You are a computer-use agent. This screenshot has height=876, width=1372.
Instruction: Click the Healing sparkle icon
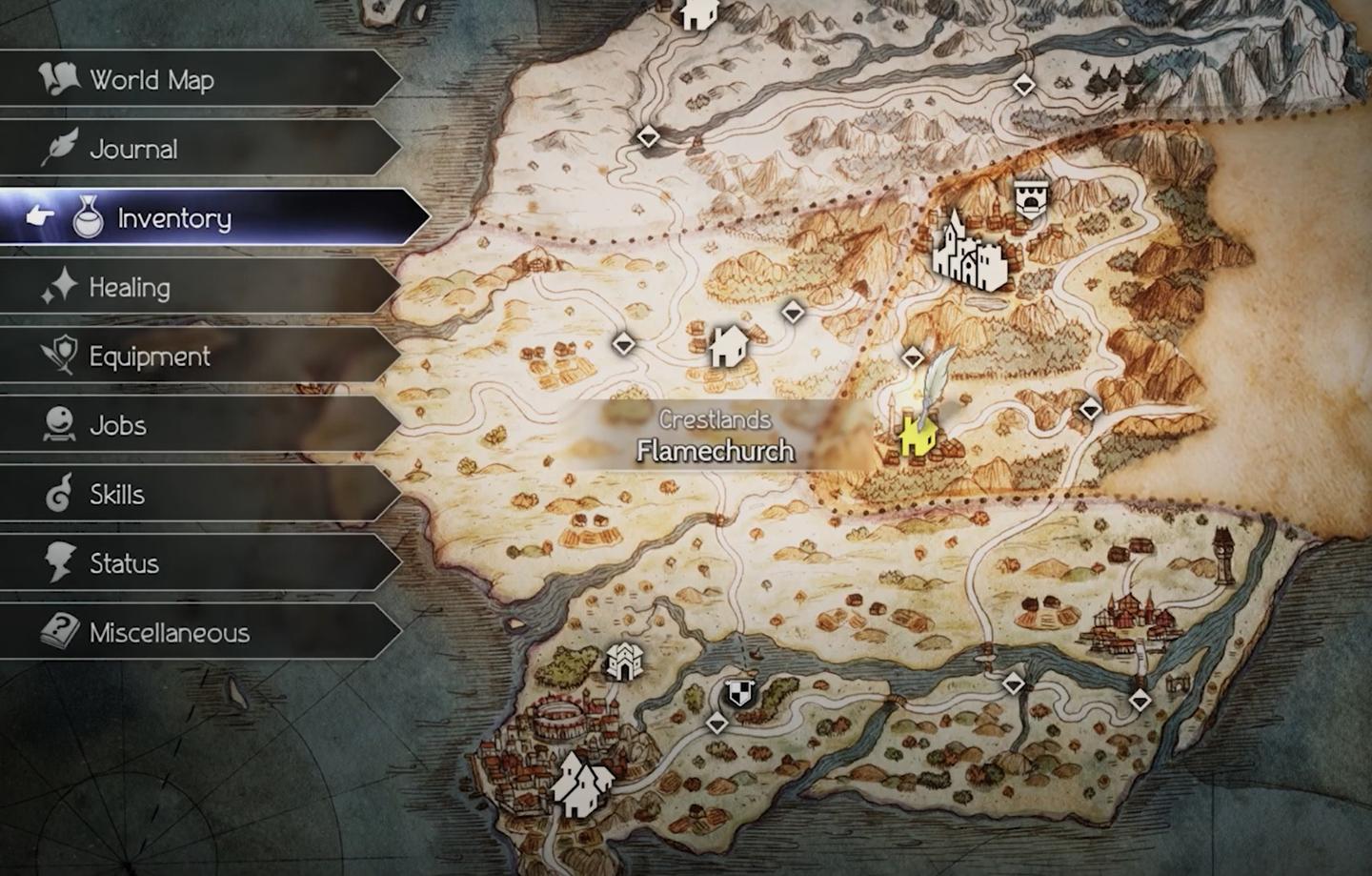pyautogui.click(x=62, y=286)
